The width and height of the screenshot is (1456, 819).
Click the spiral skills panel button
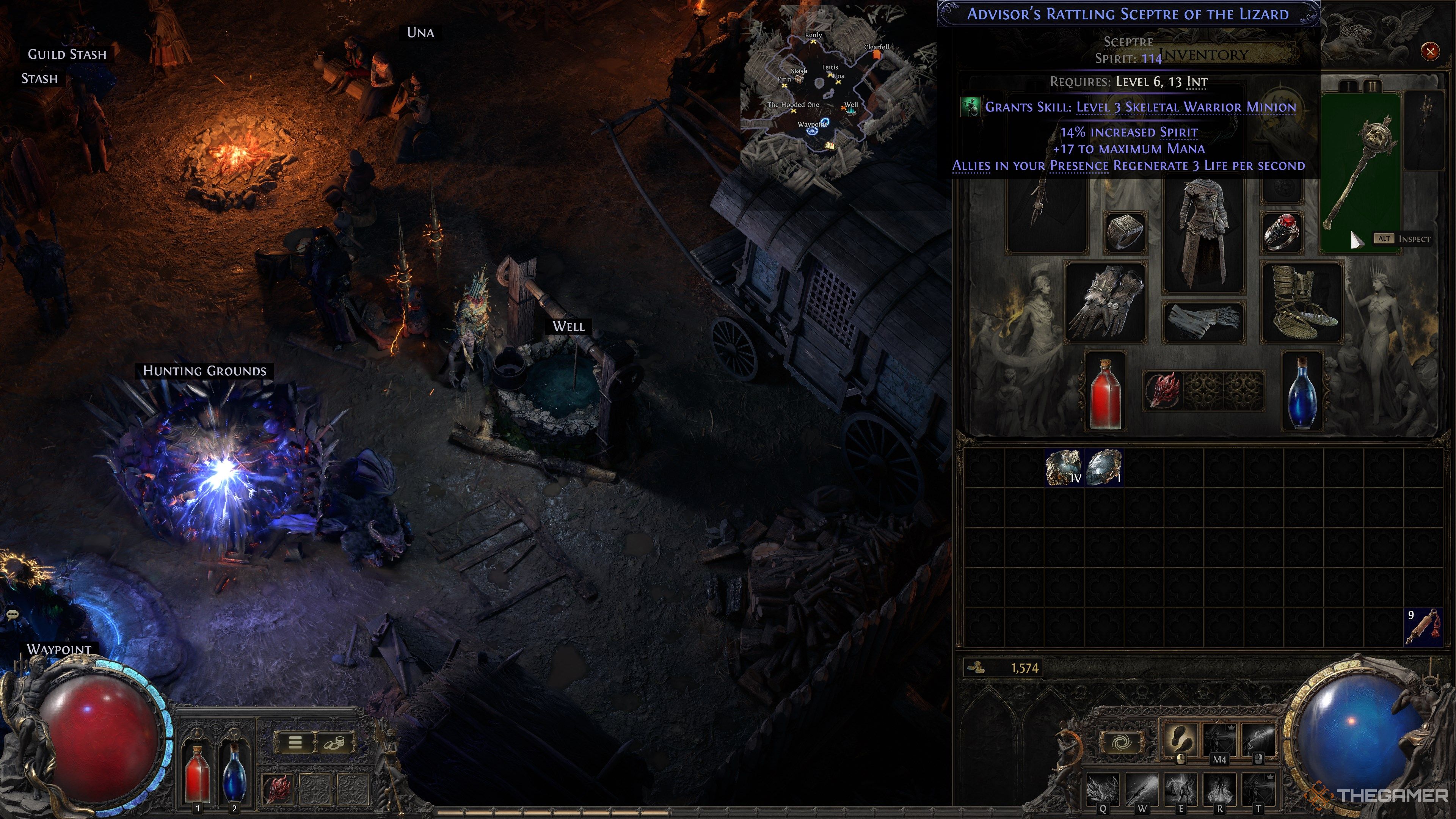tap(1122, 742)
